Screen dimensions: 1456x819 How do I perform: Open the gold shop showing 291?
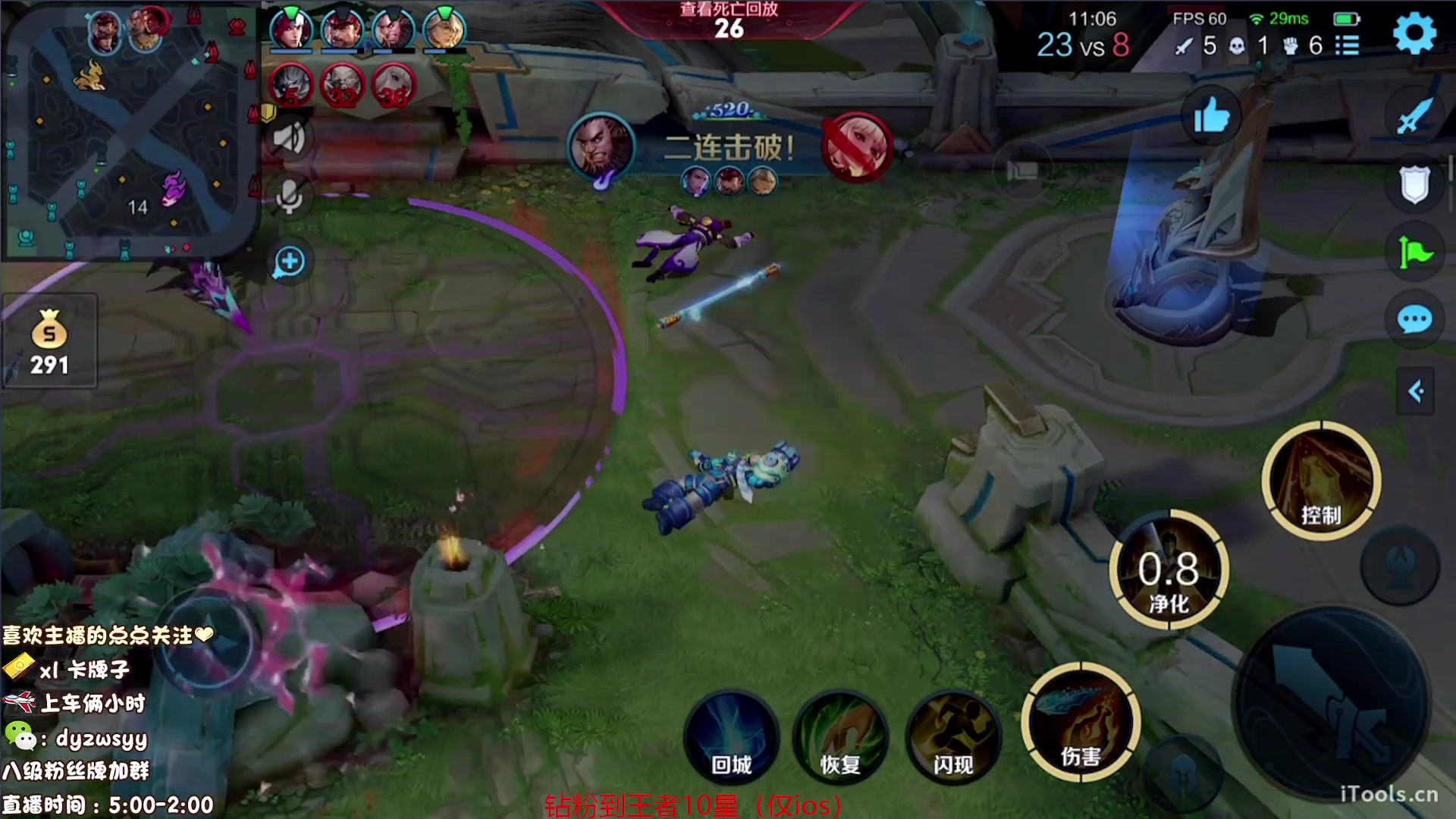click(49, 343)
